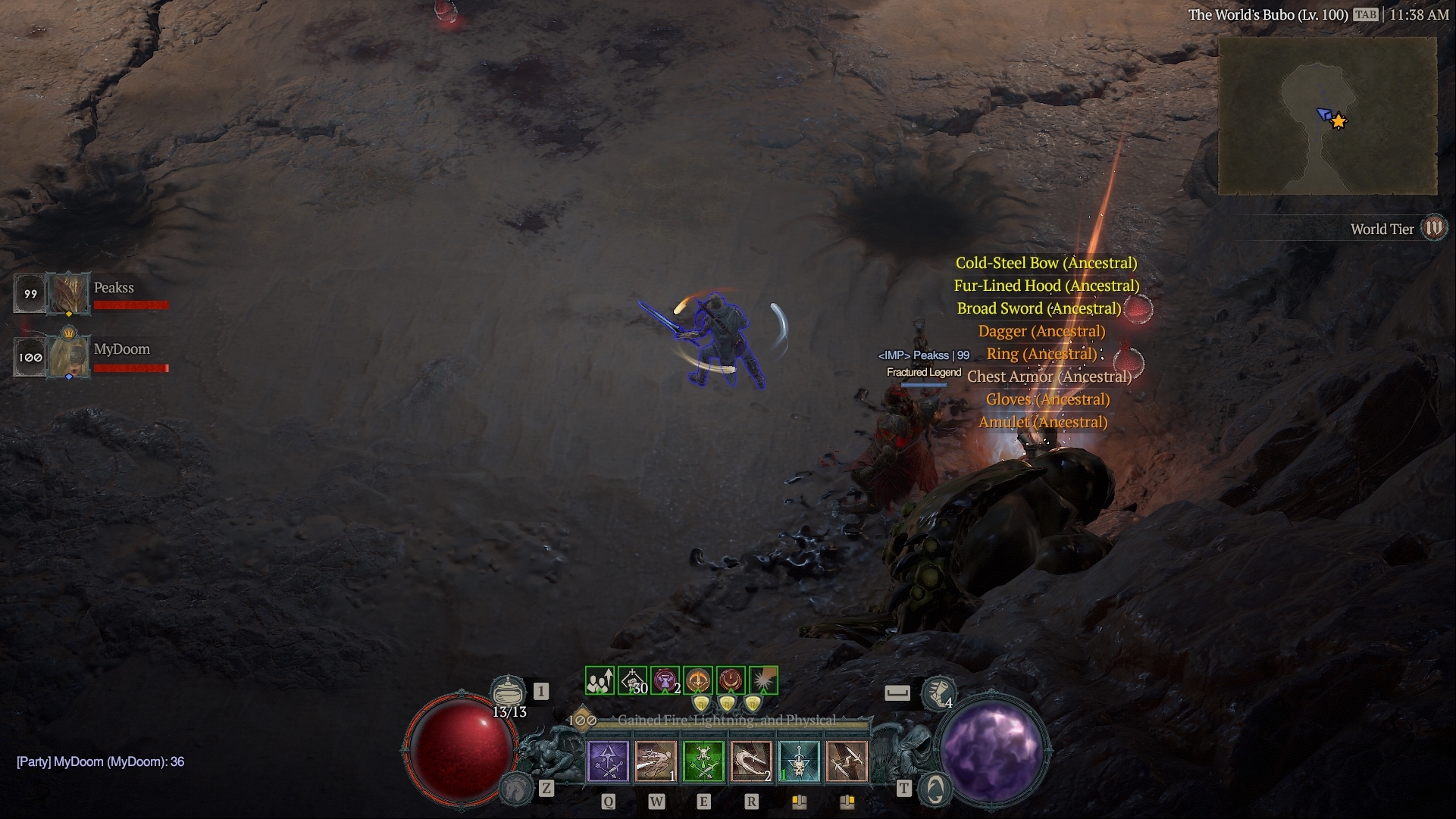Open the party chat message from MyDoom
1456x819 pixels.
(x=100, y=761)
